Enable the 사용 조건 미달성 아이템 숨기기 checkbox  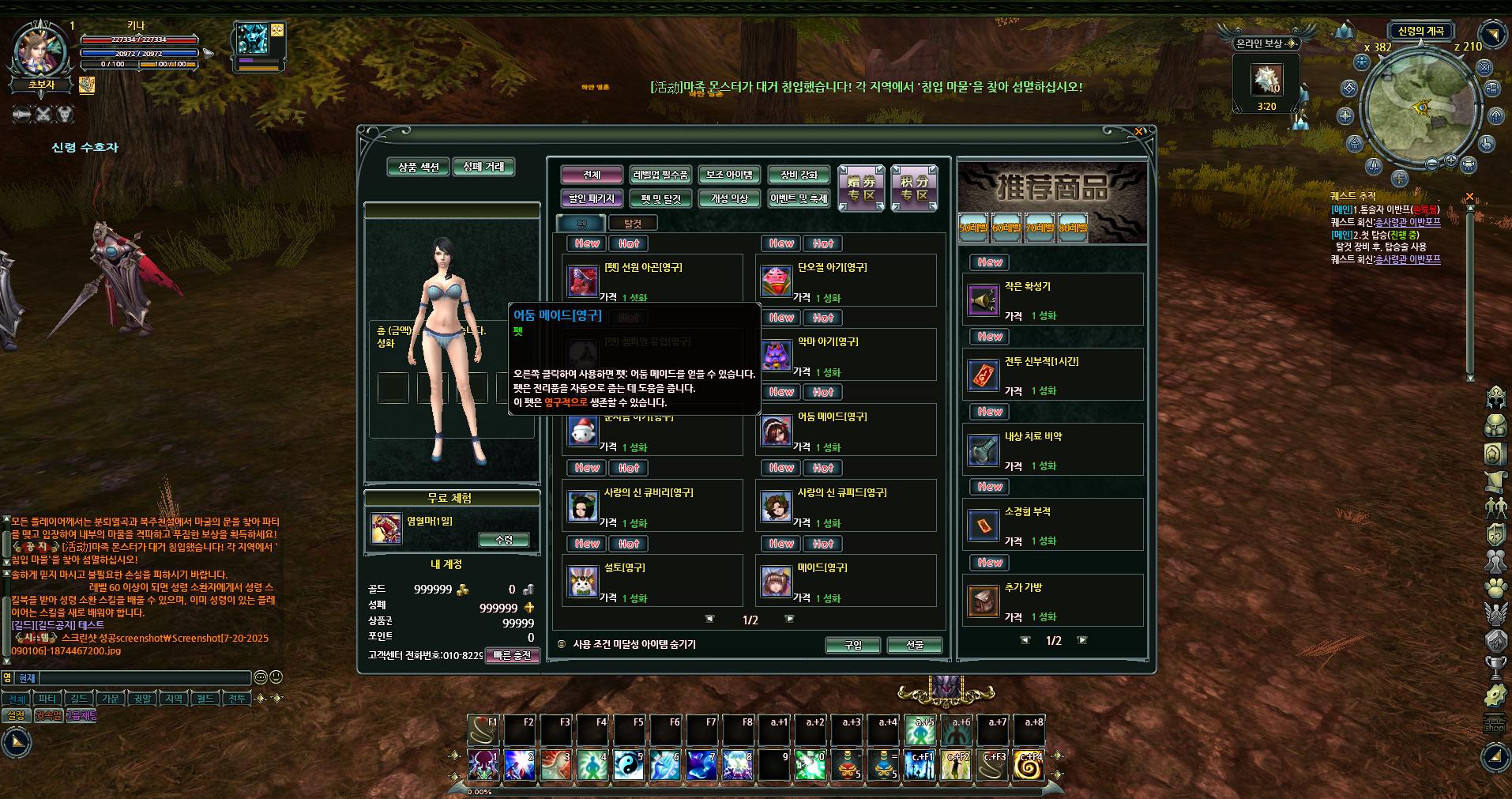(562, 644)
